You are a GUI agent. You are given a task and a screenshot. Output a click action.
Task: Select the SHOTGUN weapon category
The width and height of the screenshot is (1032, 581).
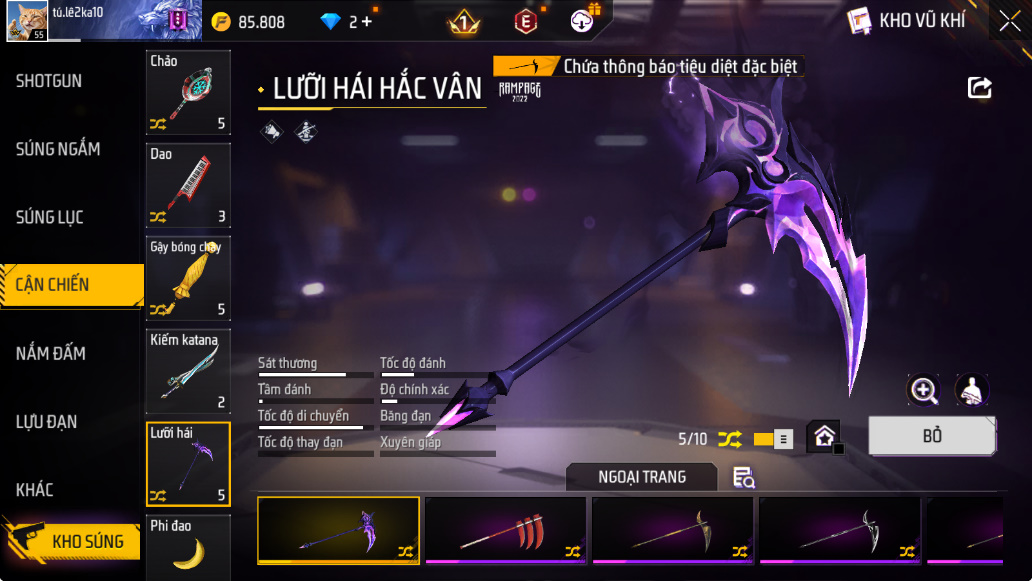pyautogui.click(x=50, y=81)
